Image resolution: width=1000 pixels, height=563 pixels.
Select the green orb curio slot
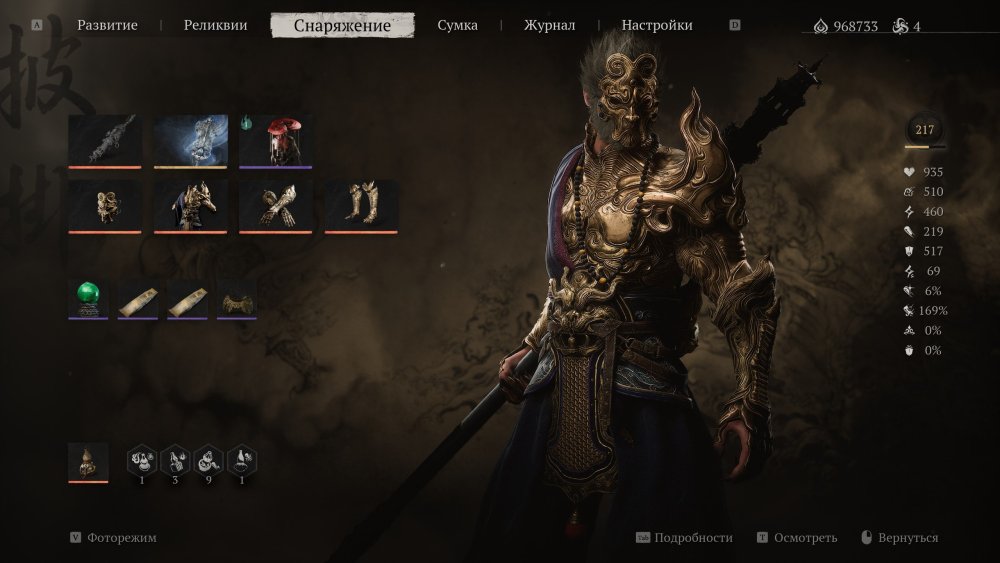[x=88, y=298]
